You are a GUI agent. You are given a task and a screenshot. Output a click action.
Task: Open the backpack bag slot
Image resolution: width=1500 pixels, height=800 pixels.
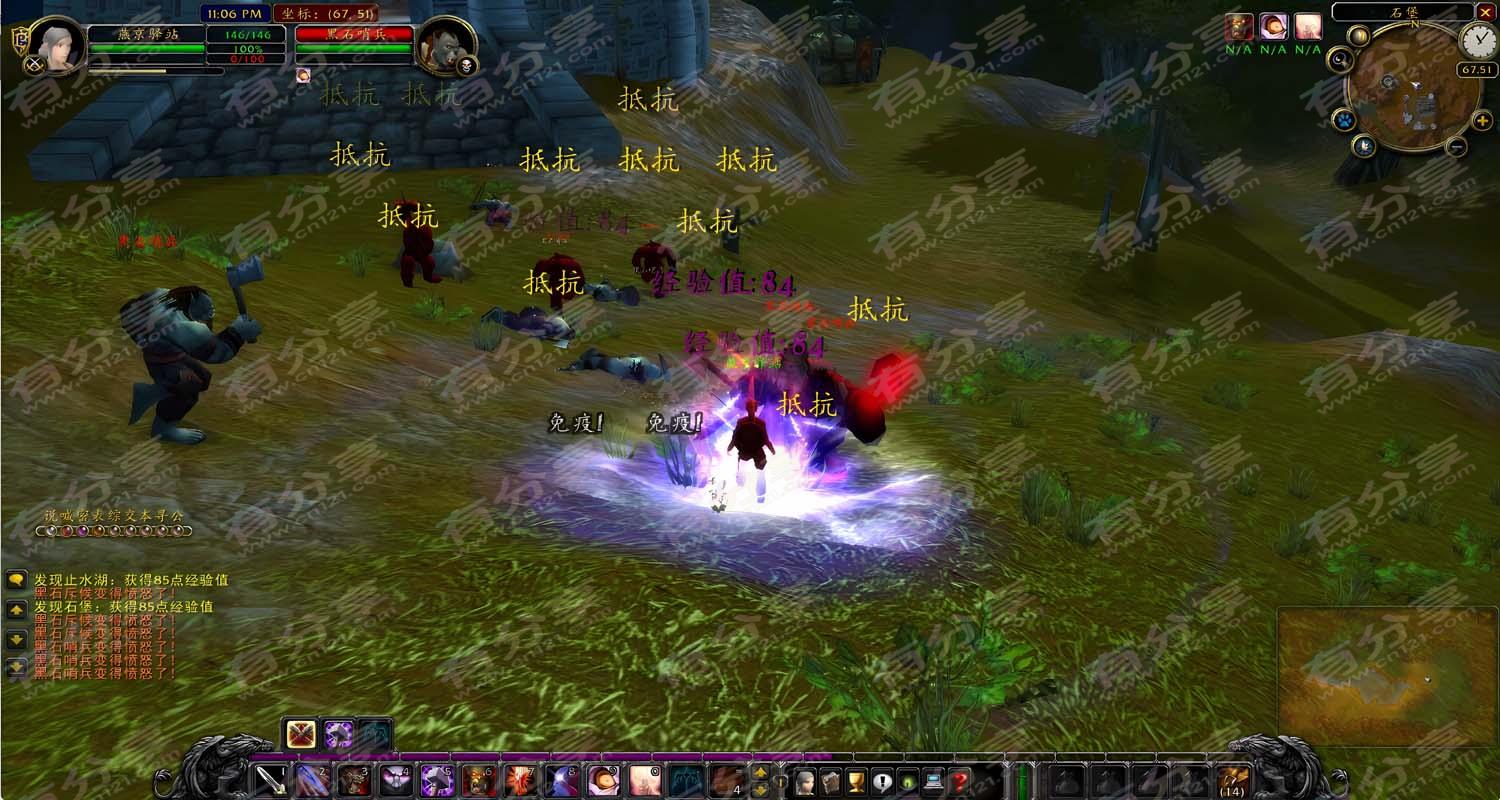pyautogui.click(x=1233, y=780)
